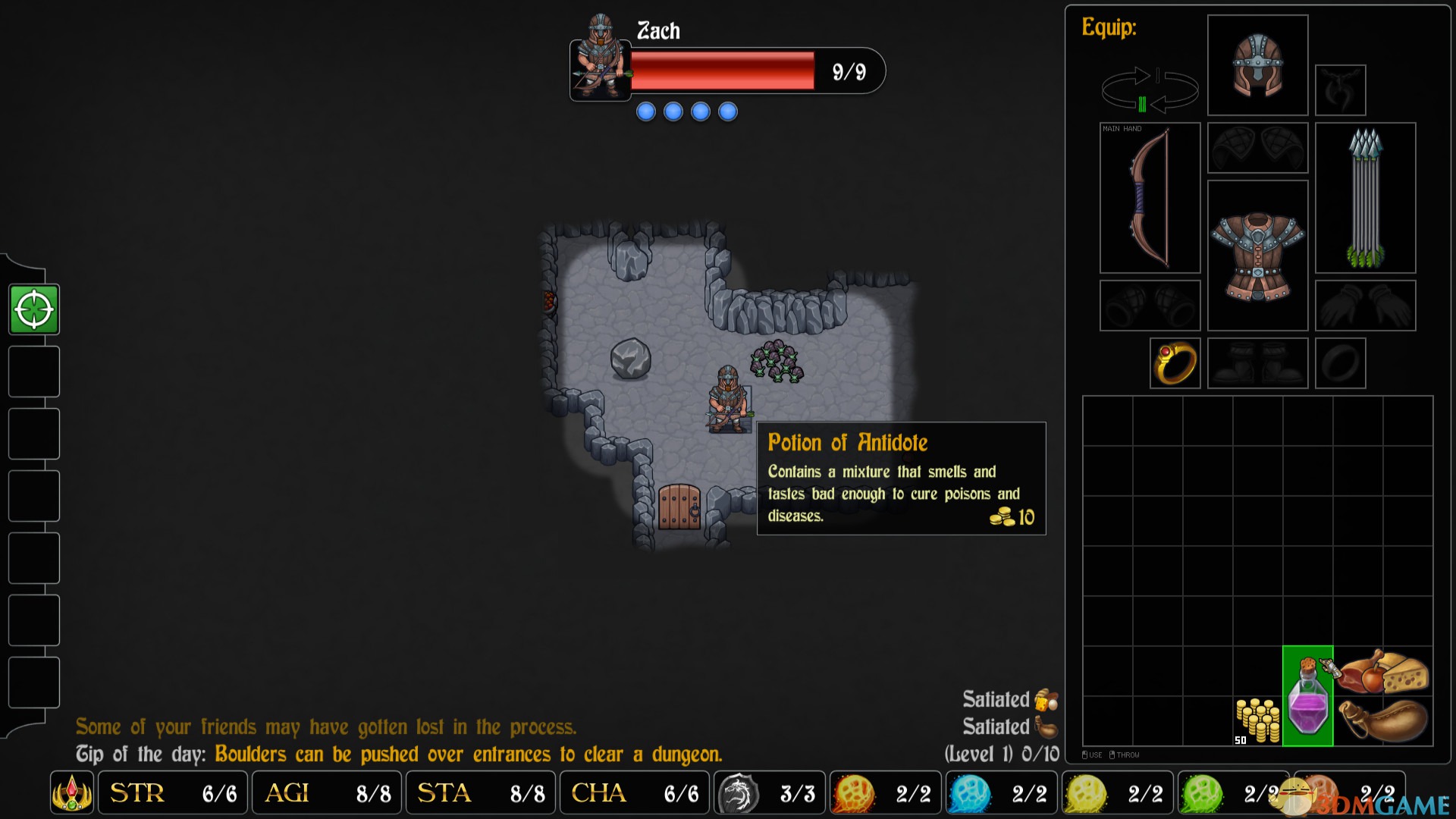Toggle the weapon set swap arrows

(1149, 89)
